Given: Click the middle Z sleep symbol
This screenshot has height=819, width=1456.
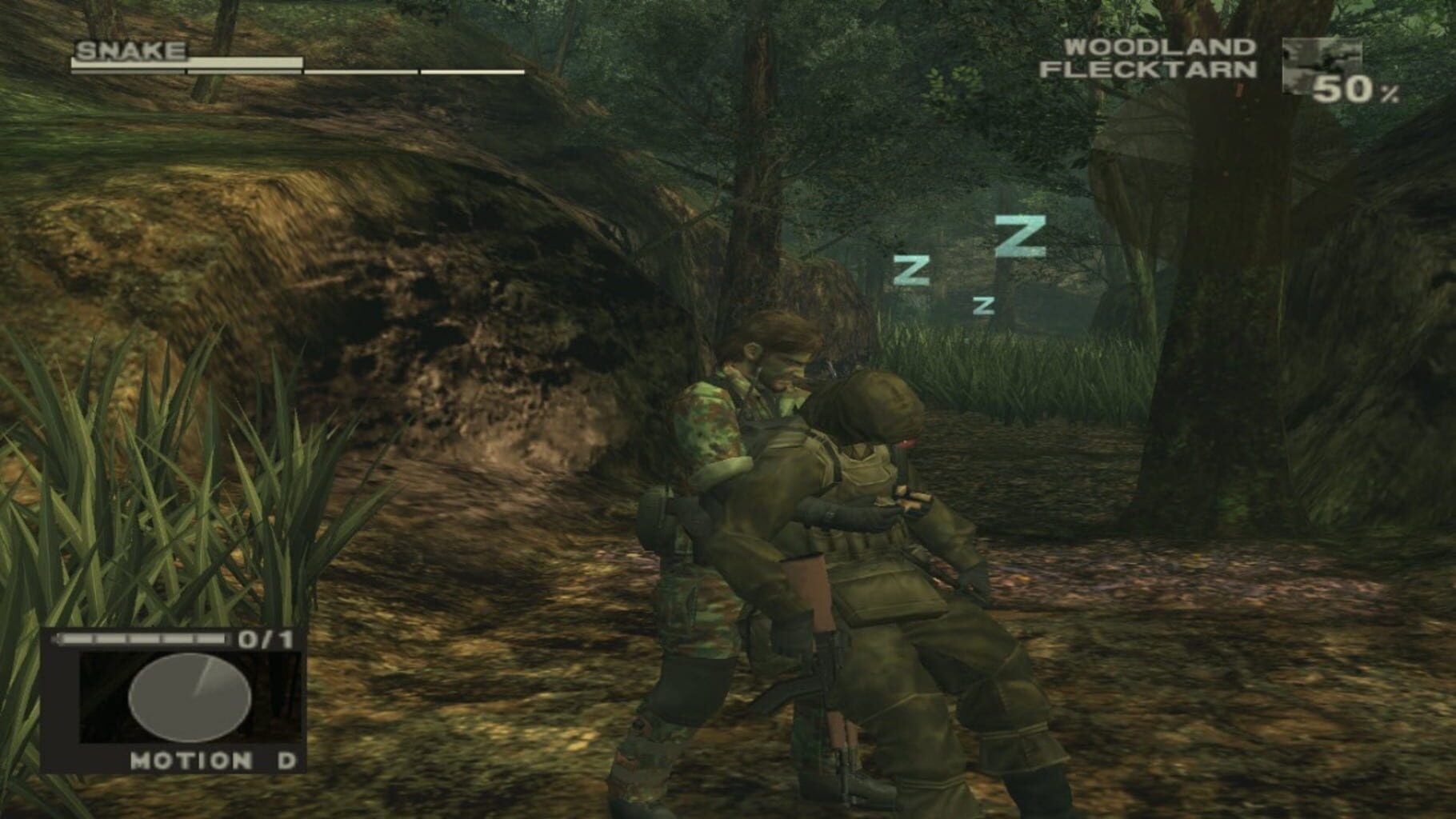Looking at the screenshot, I should pyautogui.click(x=913, y=270).
